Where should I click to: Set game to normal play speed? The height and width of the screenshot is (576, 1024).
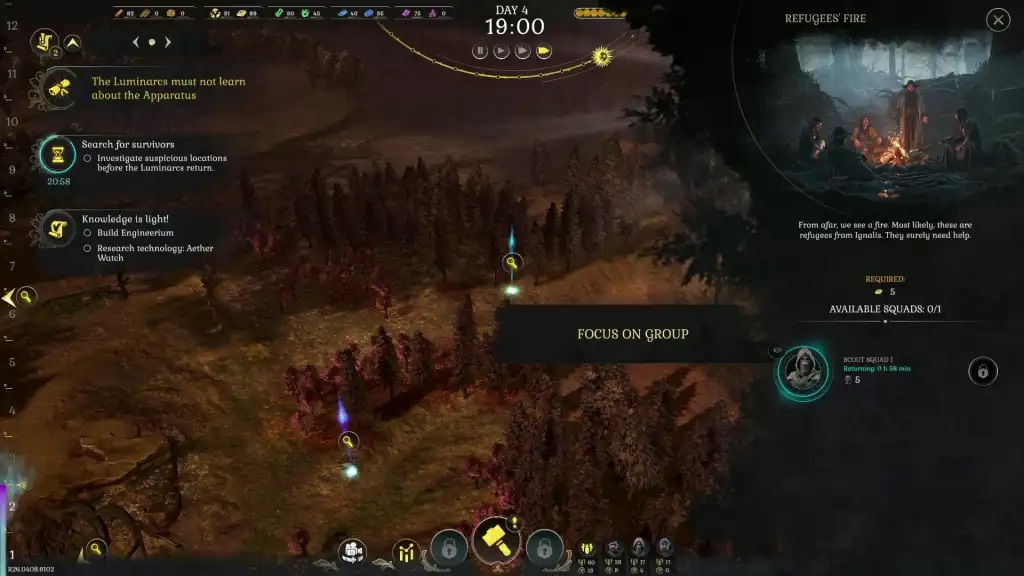click(501, 51)
